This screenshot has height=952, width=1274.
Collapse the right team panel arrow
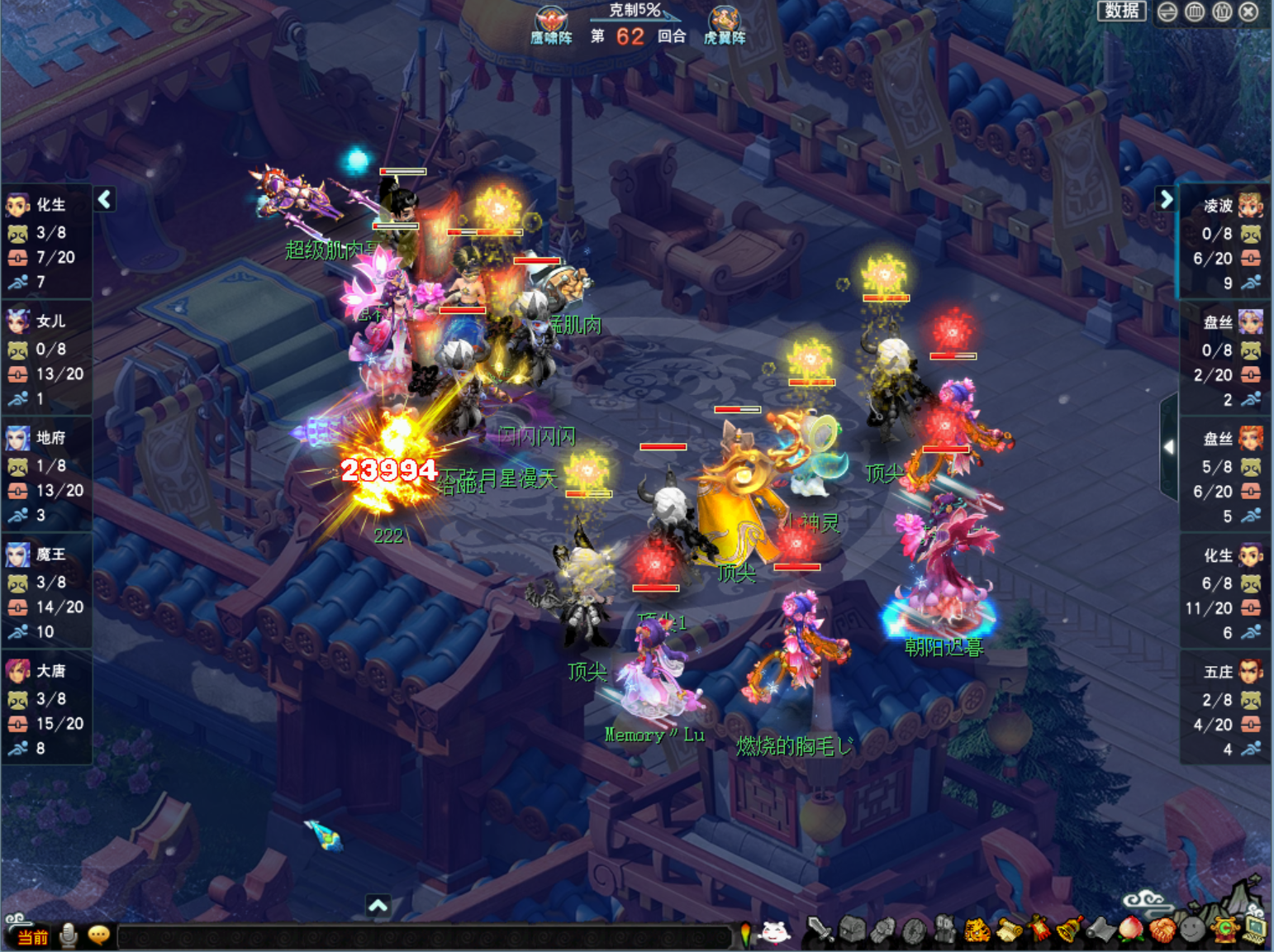coord(1166,199)
